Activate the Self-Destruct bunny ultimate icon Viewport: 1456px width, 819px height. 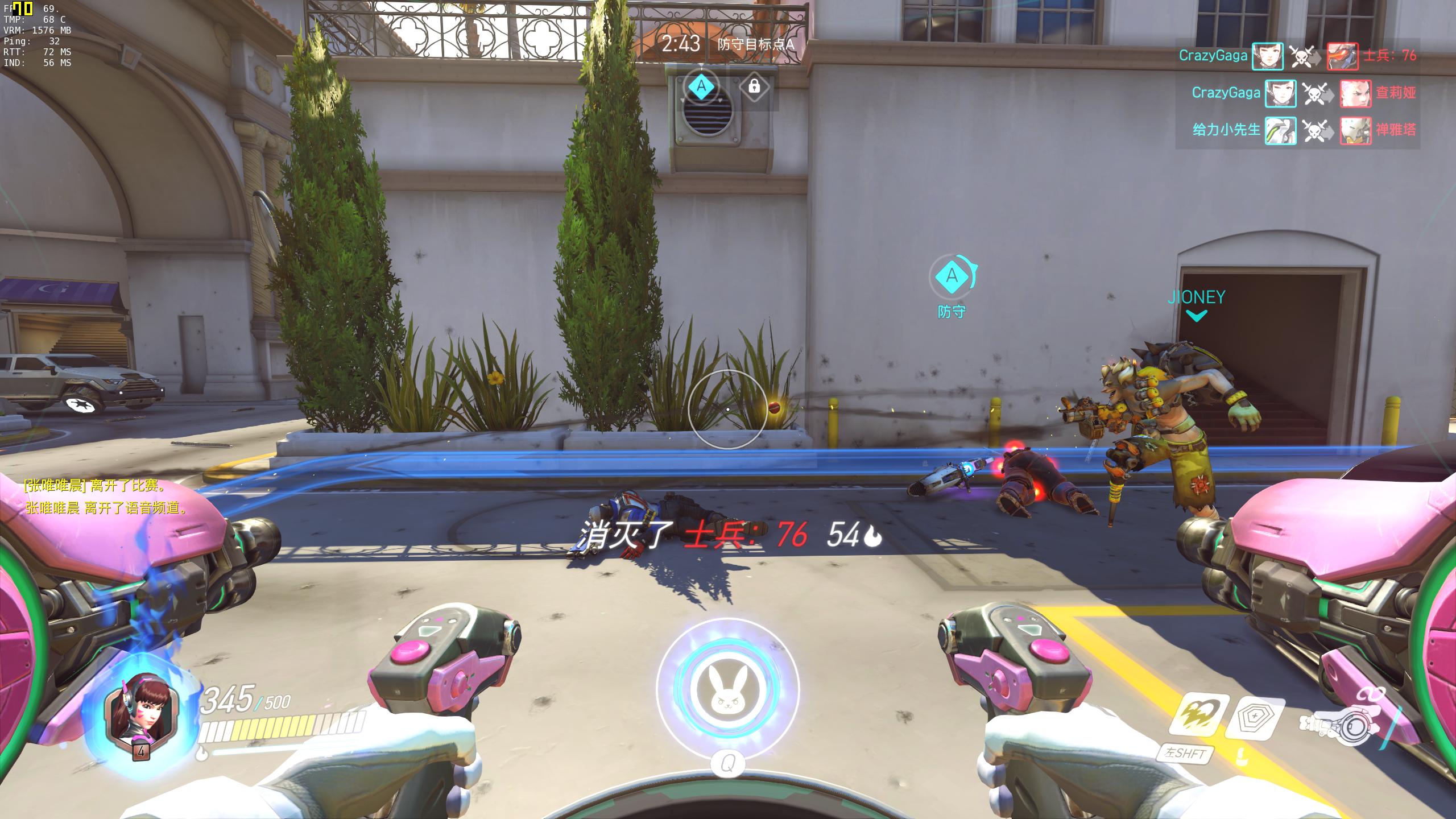pos(727,689)
